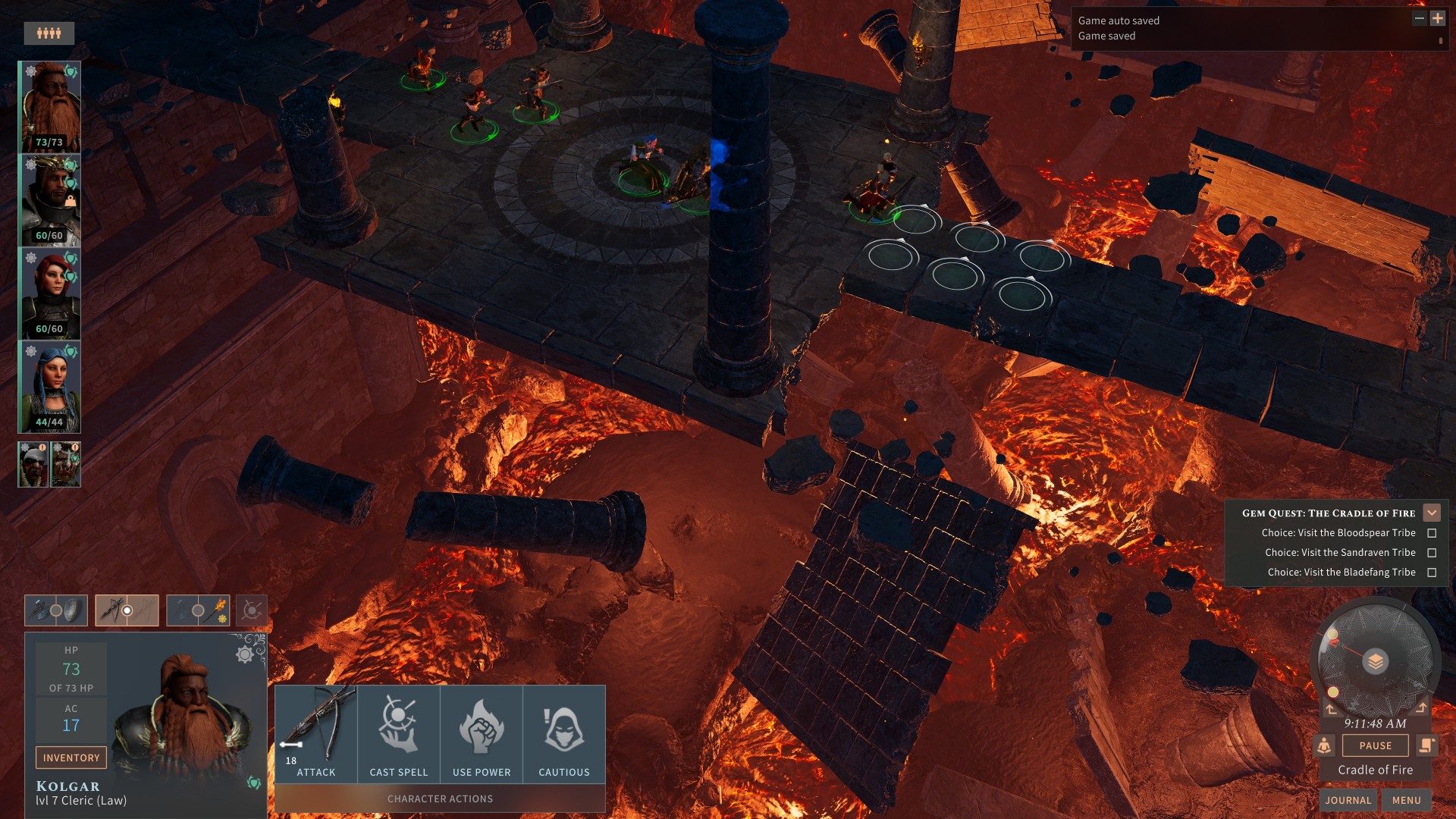The width and height of the screenshot is (1456, 819).
Task: Click the meditating figure rest icon
Action: tap(1324, 745)
